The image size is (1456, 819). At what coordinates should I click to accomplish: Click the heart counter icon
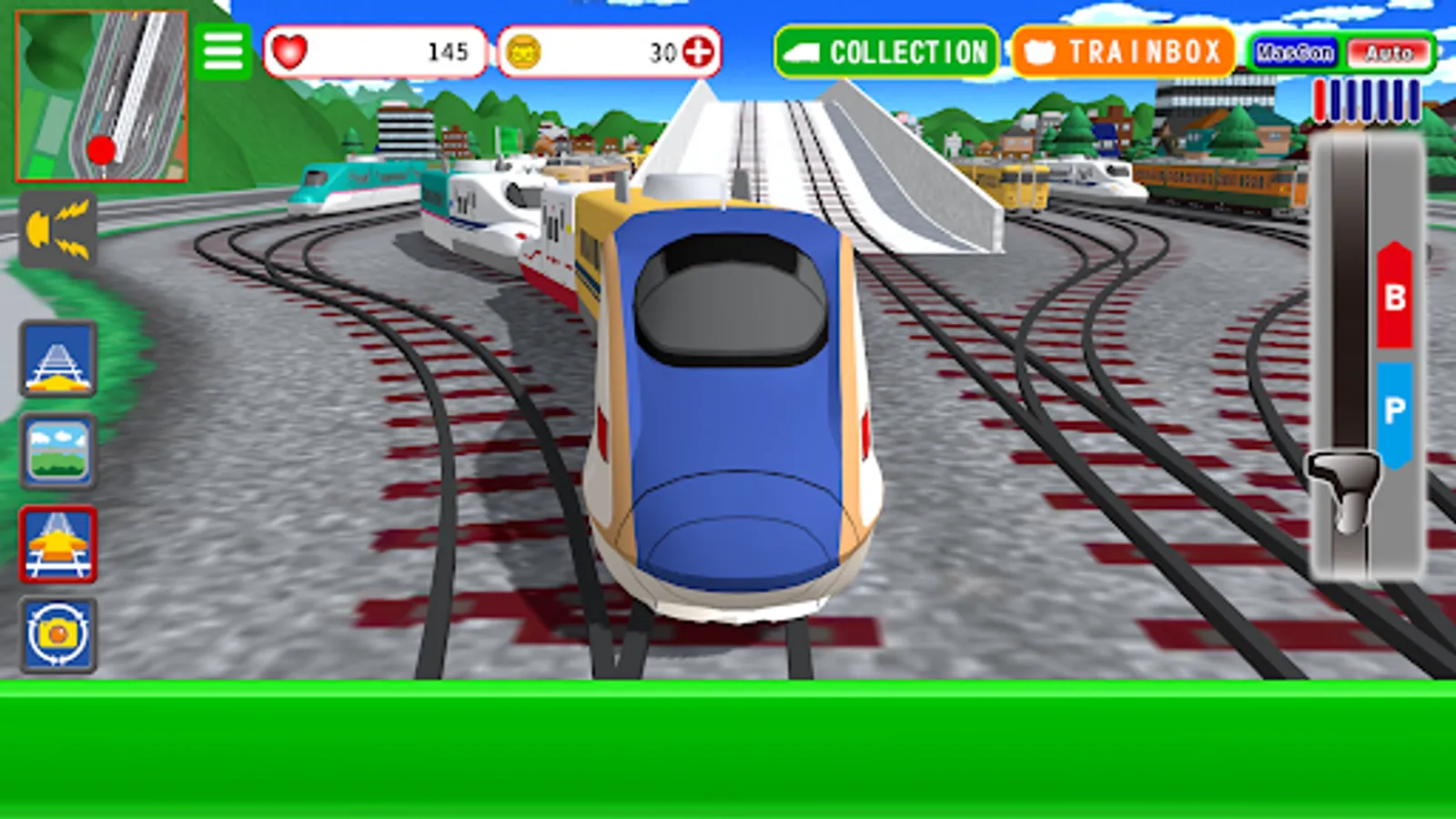(x=291, y=53)
